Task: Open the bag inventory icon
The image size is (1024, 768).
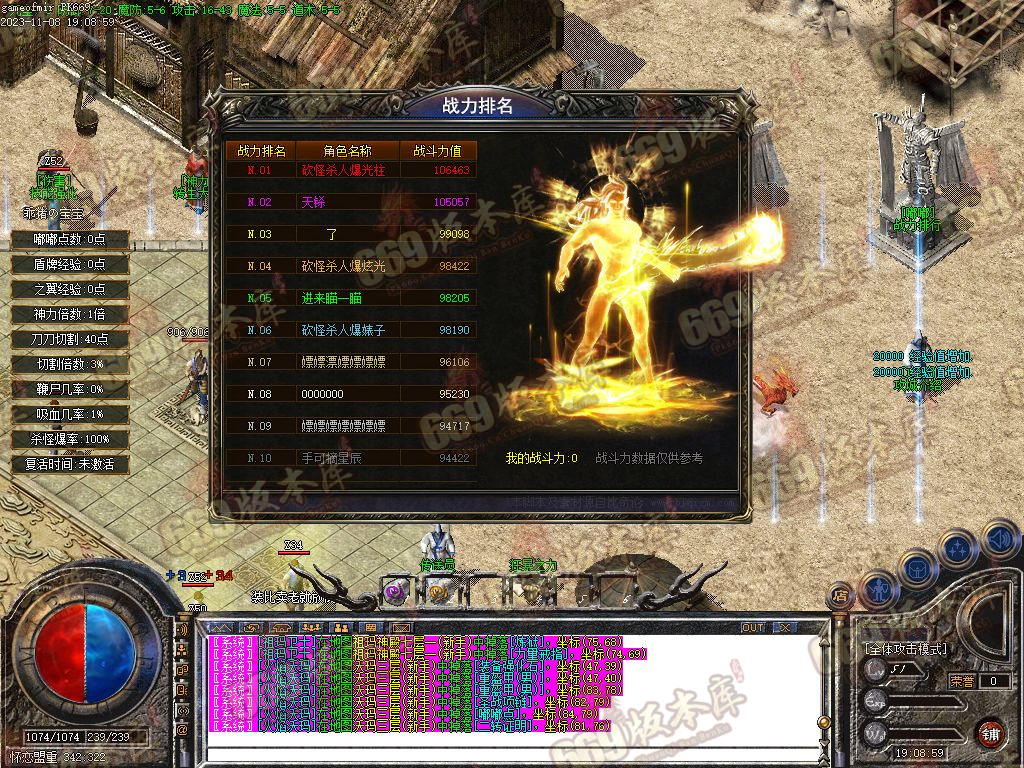Action: [x=917, y=568]
